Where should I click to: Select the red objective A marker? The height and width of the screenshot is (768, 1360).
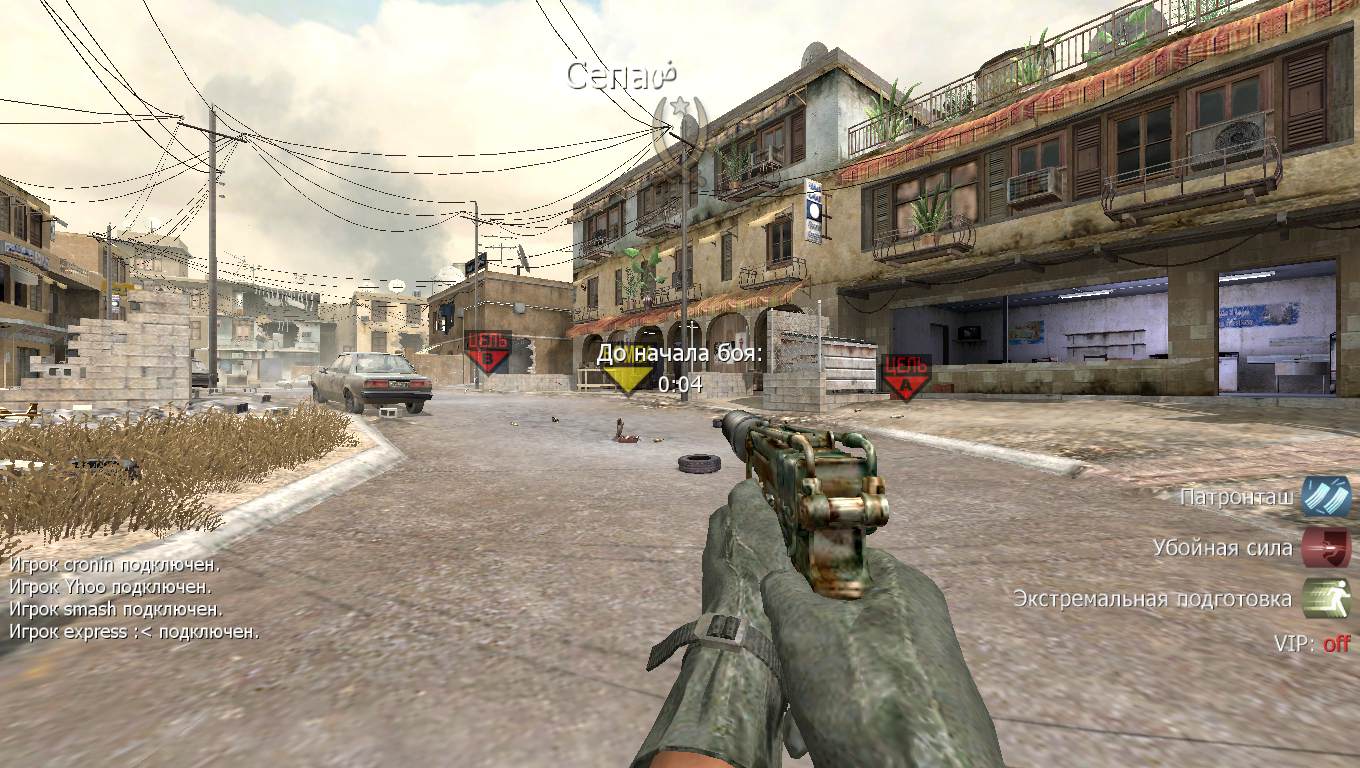click(906, 377)
